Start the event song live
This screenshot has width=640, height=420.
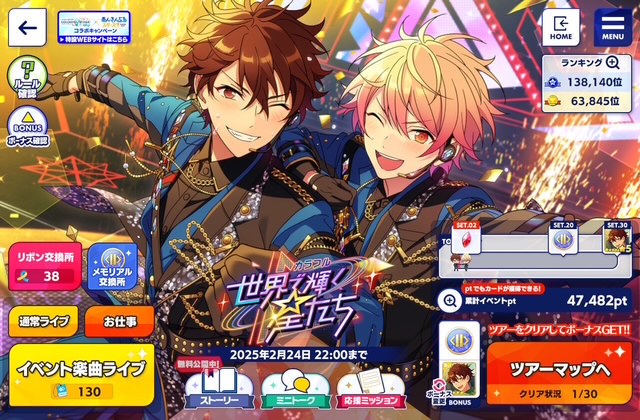(82, 376)
